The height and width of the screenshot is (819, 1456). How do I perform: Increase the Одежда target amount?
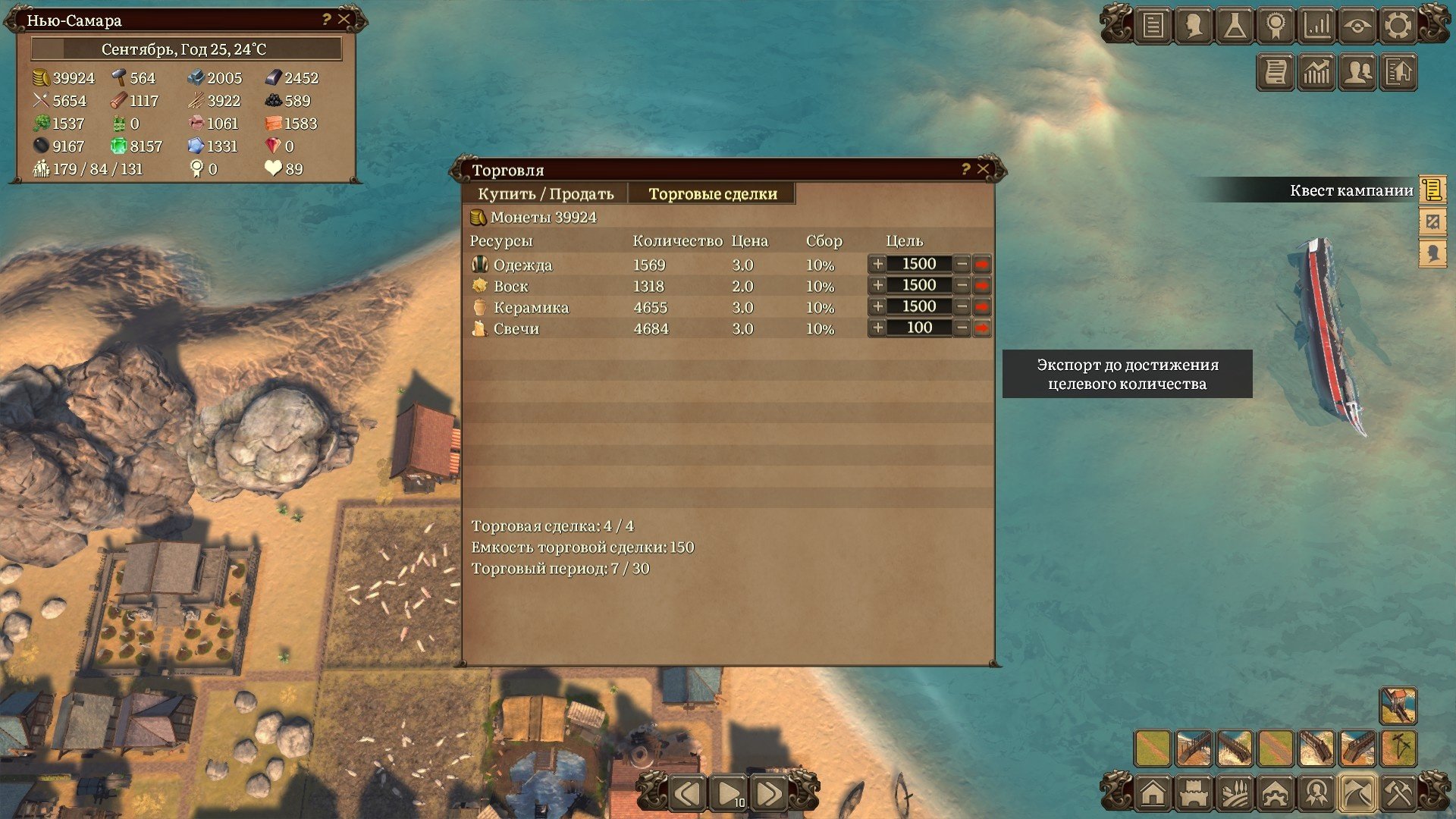(x=877, y=264)
